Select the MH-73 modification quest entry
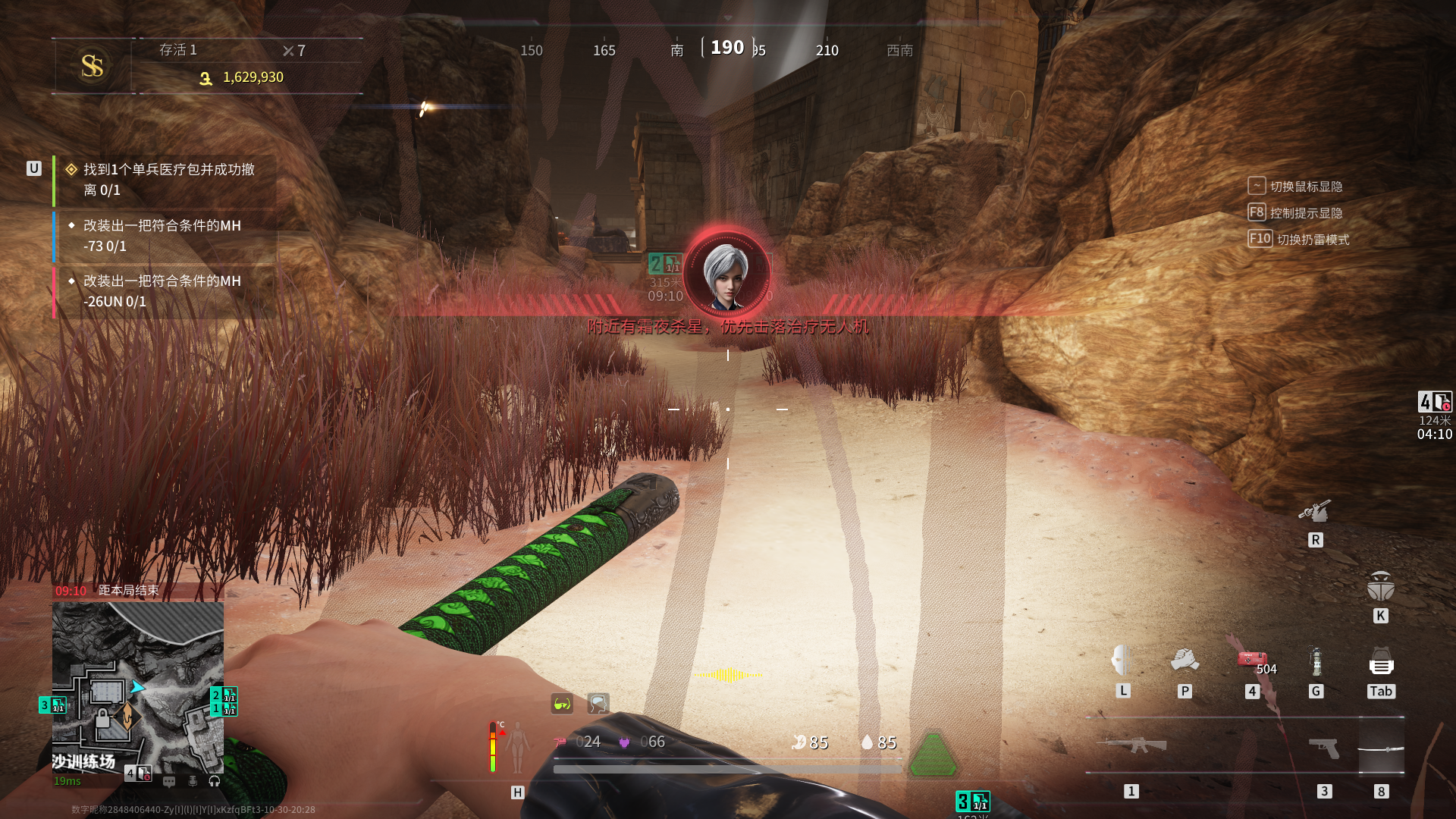 click(x=162, y=236)
